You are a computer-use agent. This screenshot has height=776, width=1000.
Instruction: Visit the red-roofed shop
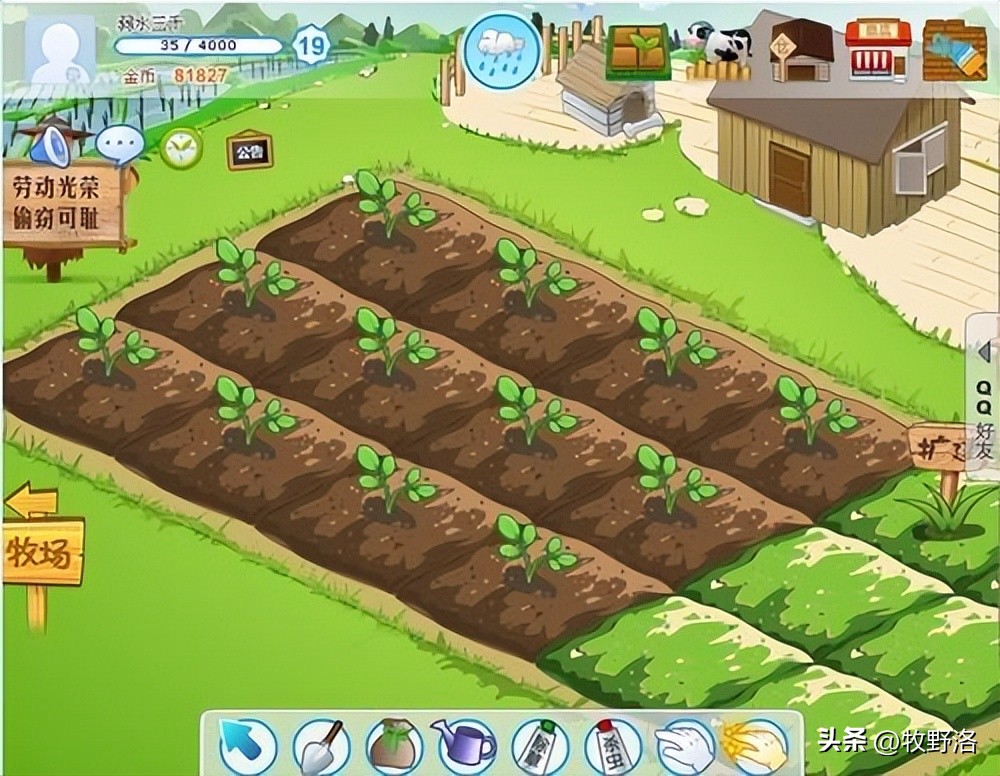877,48
